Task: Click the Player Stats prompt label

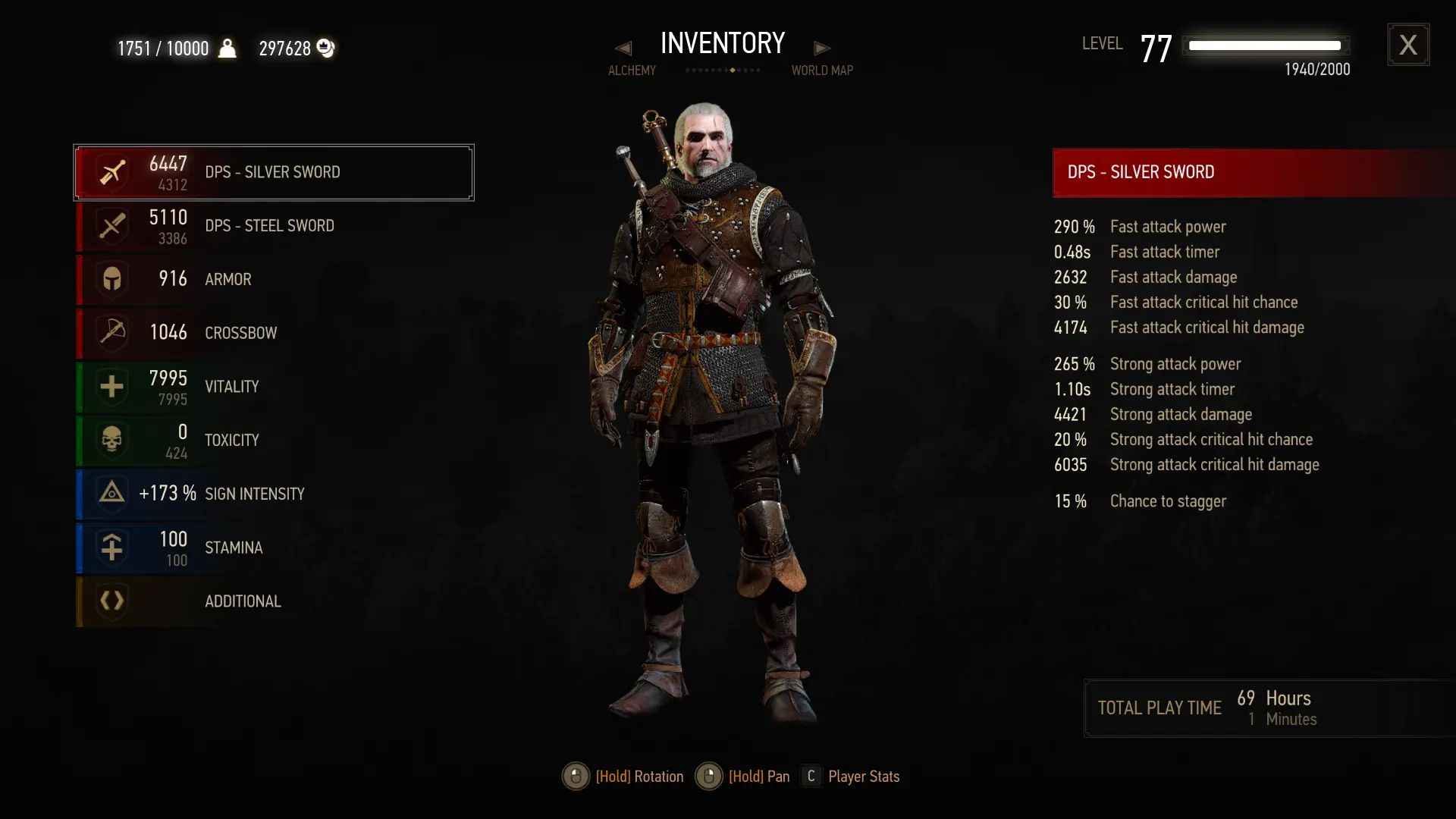Action: [x=863, y=777]
